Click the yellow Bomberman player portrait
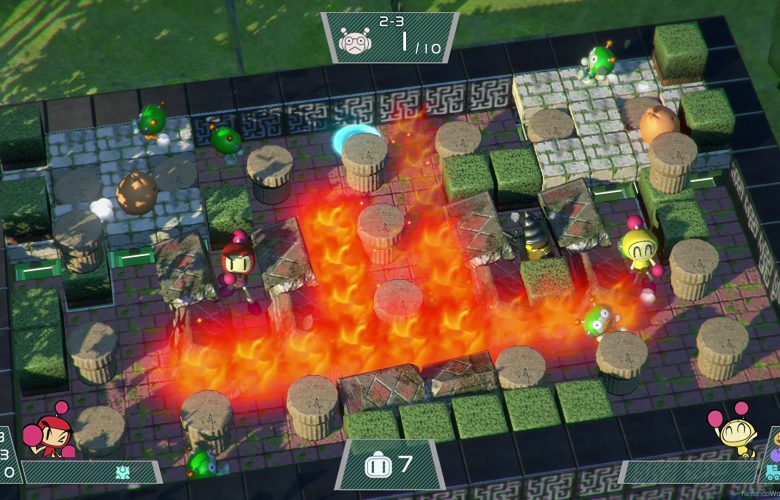Viewport: 780px width, 500px height. tap(731, 430)
